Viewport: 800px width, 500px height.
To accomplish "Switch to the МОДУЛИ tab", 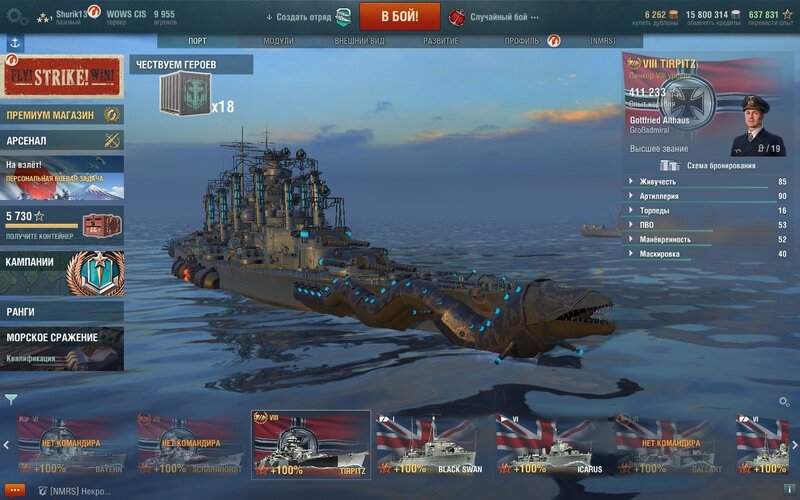I will click(x=278, y=41).
